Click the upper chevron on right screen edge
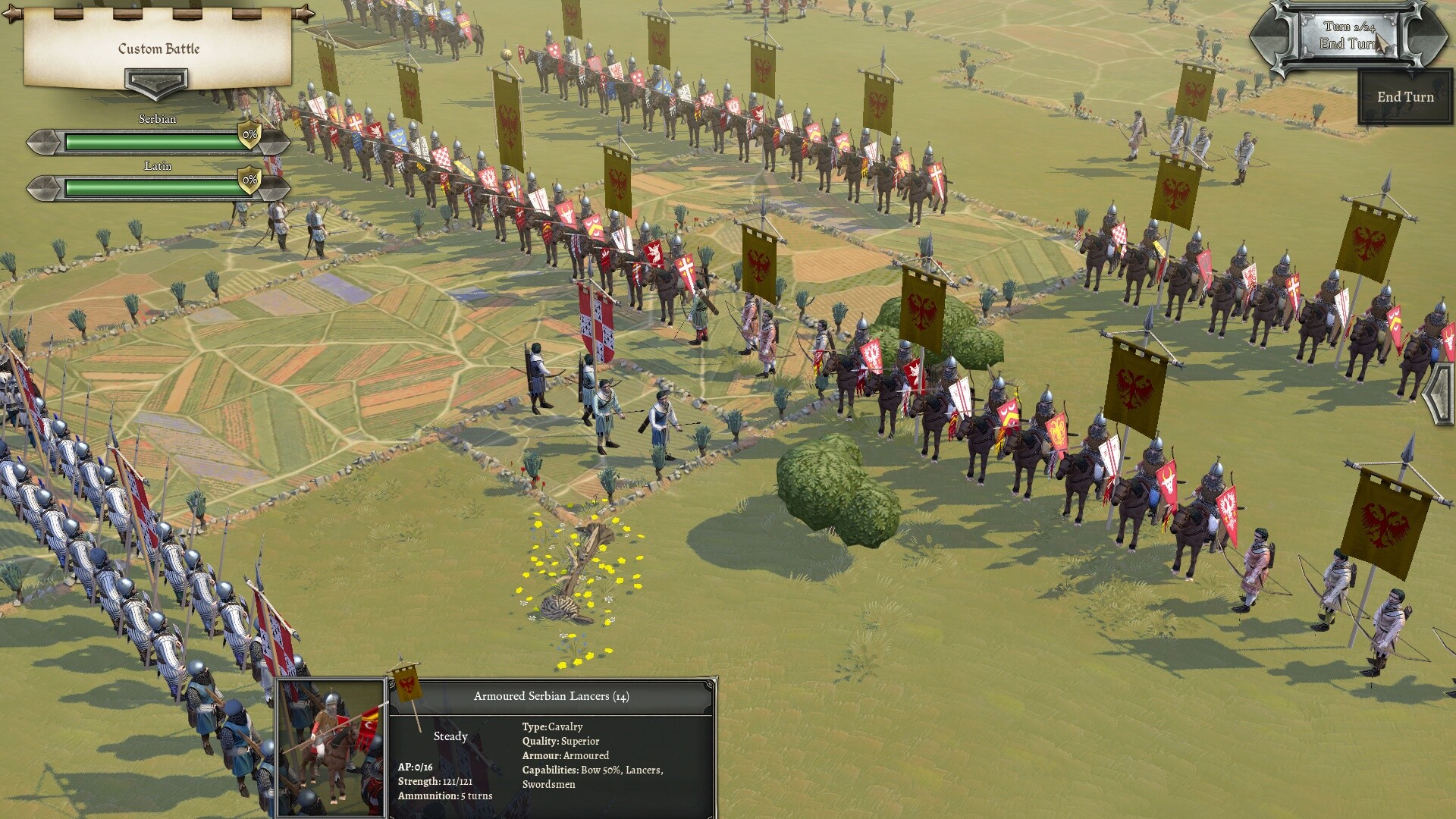 pyautogui.click(x=1440, y=375)
